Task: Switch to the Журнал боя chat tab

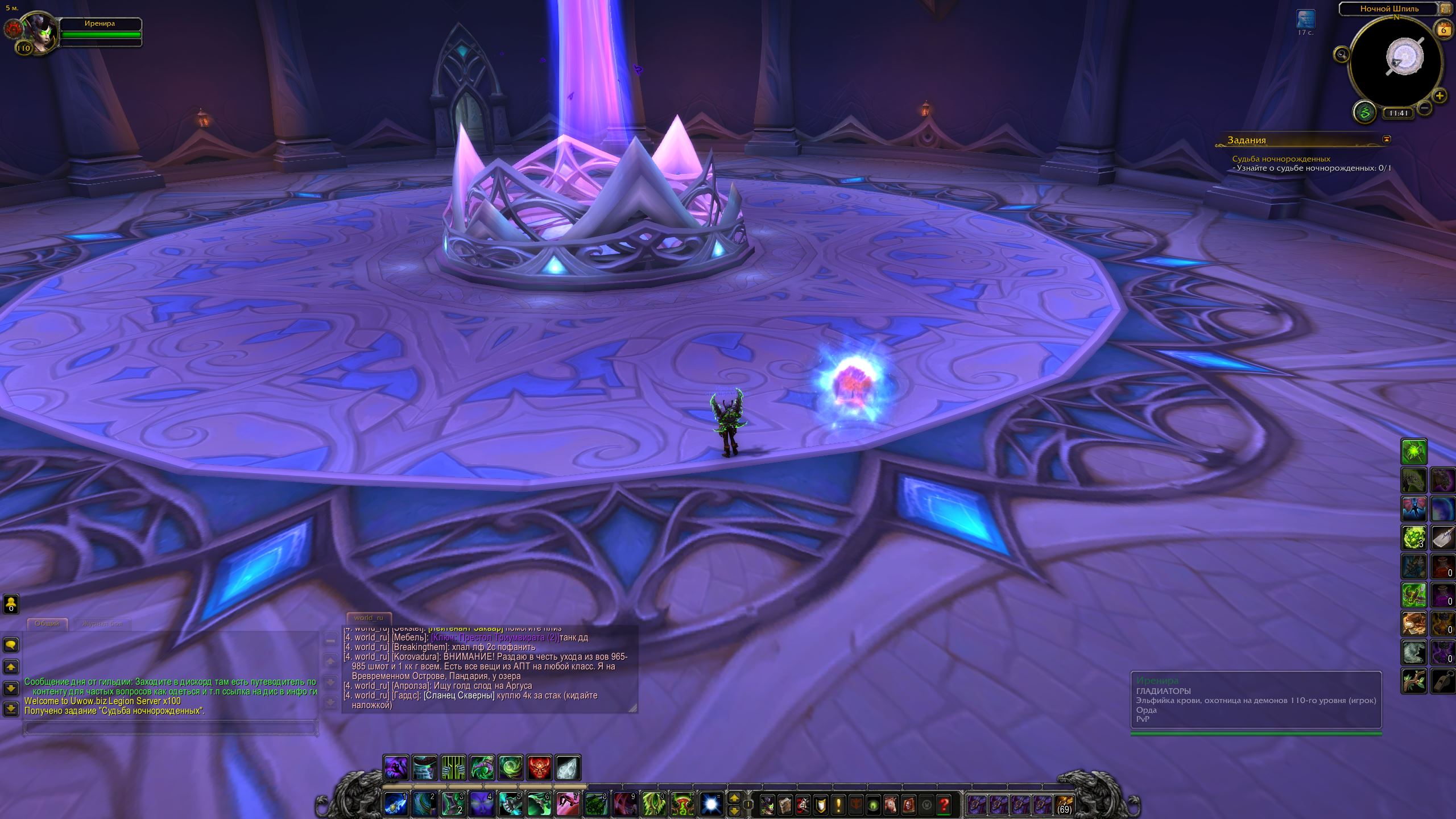Action: click(102, 623)
